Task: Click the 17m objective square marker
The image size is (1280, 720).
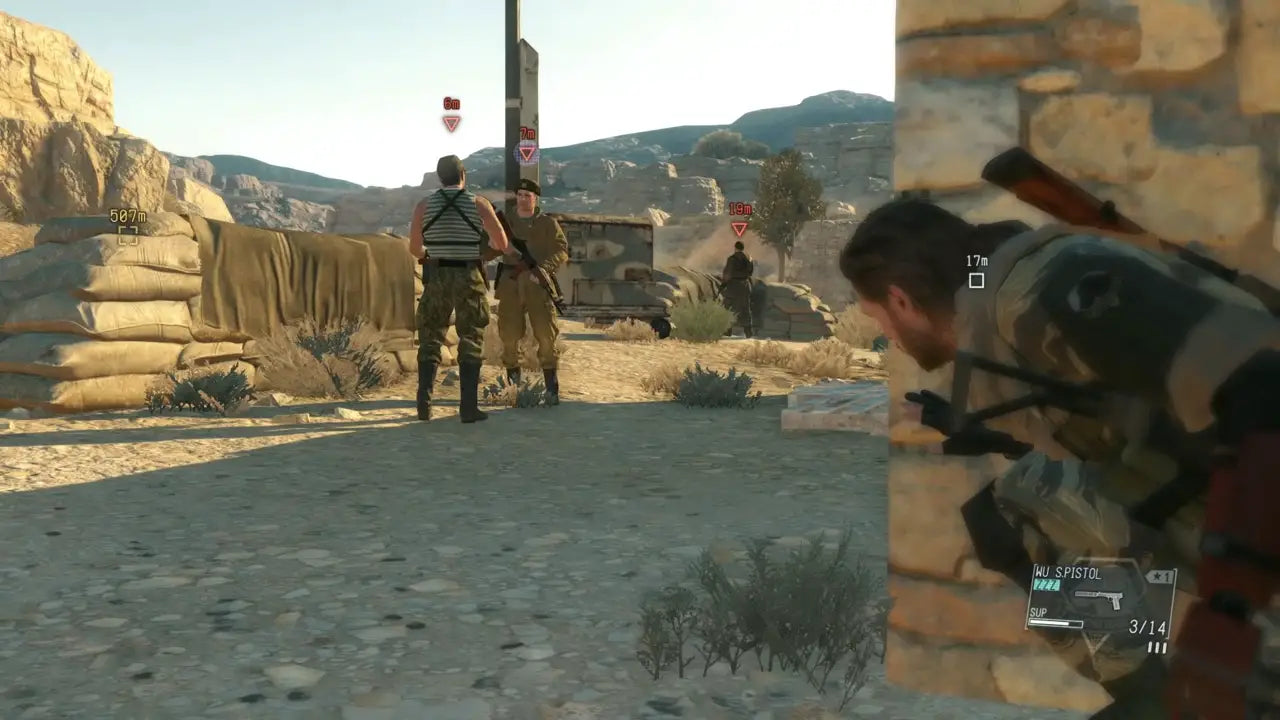Action: [975, 281]
